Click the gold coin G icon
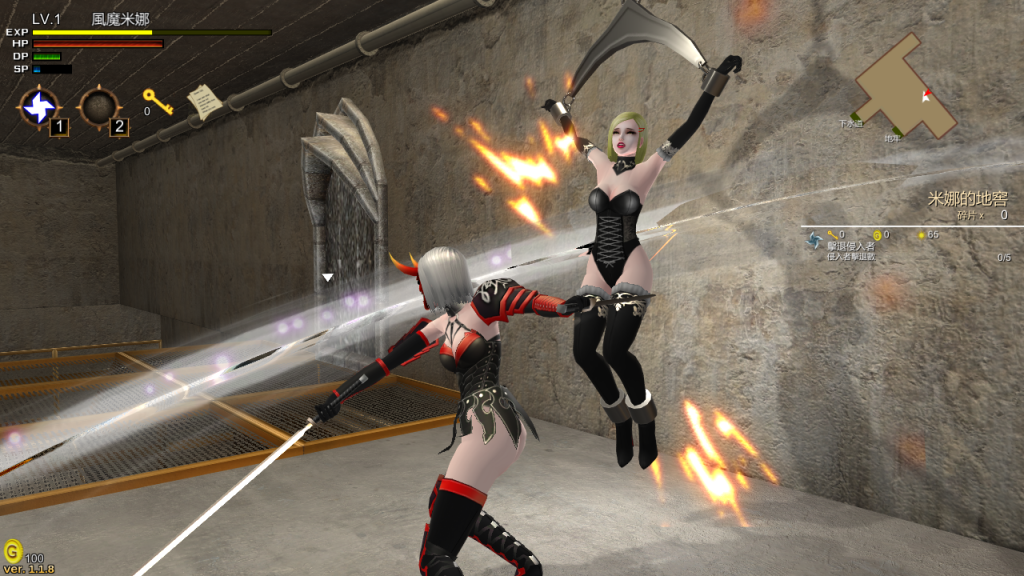Image resolution: width=1024 pixels, height=576 pixels. click(x=12, y=550)
